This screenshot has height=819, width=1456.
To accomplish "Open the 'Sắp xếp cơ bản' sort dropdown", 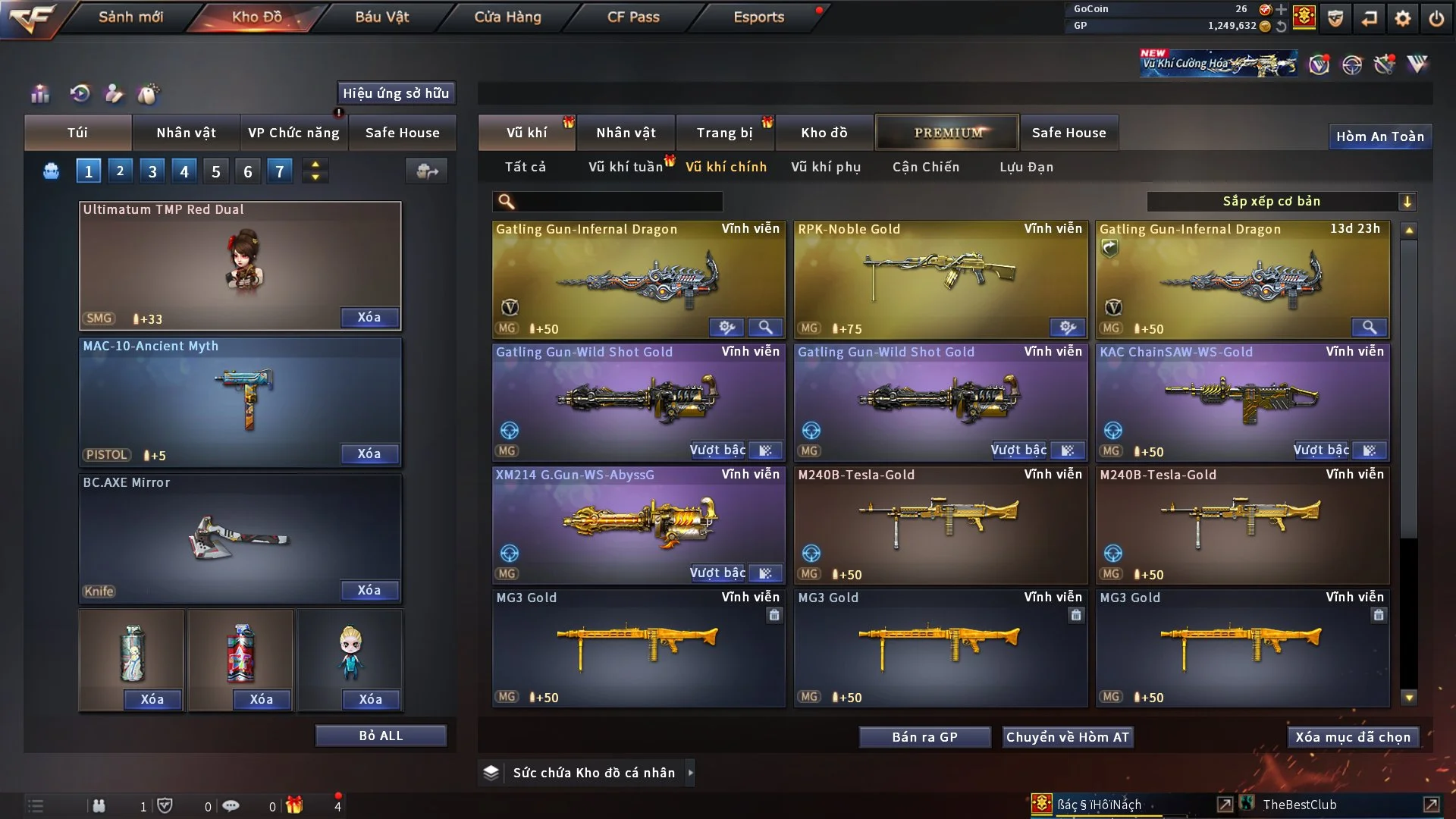I will coord(1272,201).
